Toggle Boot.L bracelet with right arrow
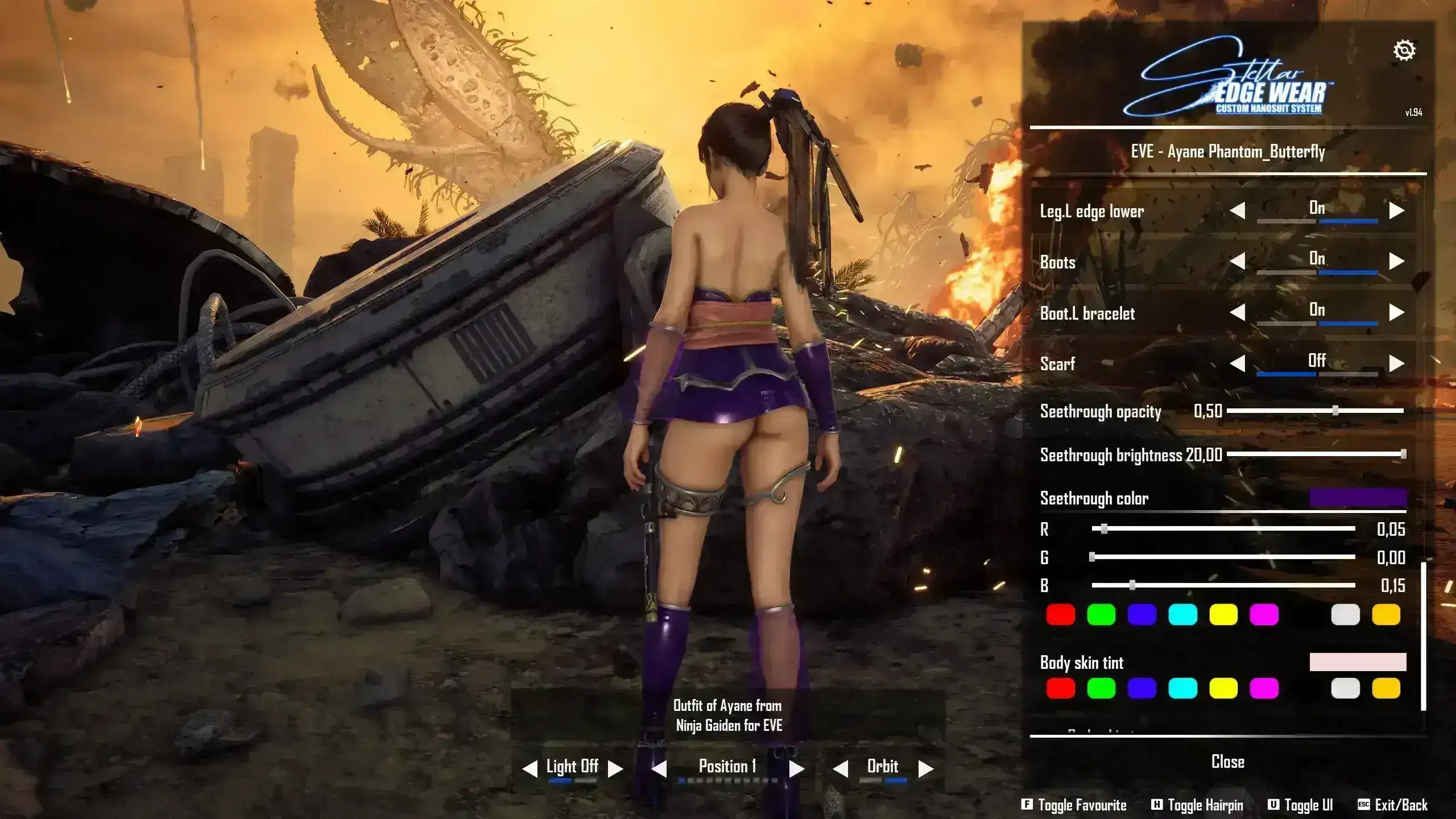Screen dimensions: 1456x819 (1396, 312)
